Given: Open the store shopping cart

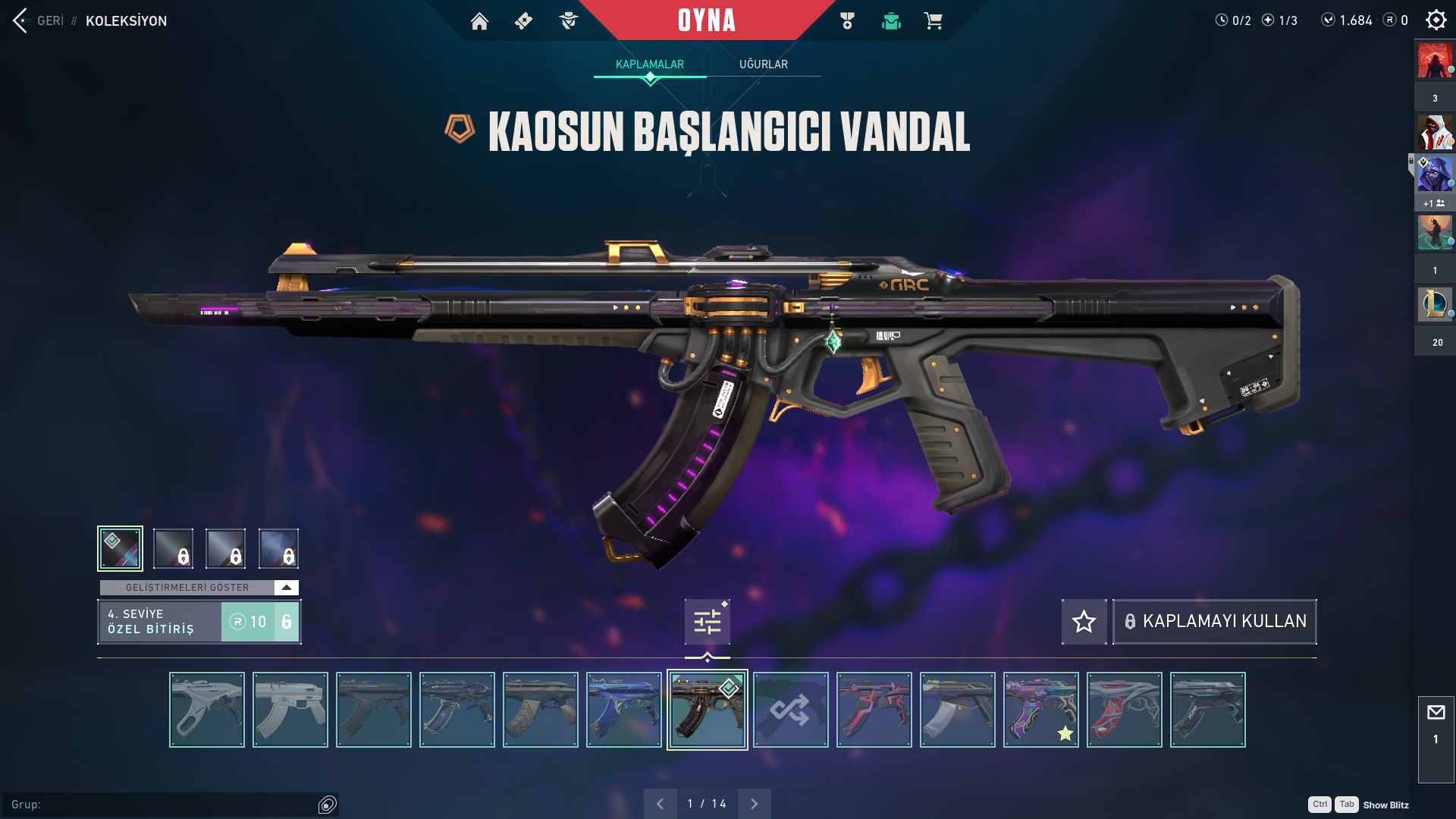Looking at the screenshot, I should tap(933, 21).
